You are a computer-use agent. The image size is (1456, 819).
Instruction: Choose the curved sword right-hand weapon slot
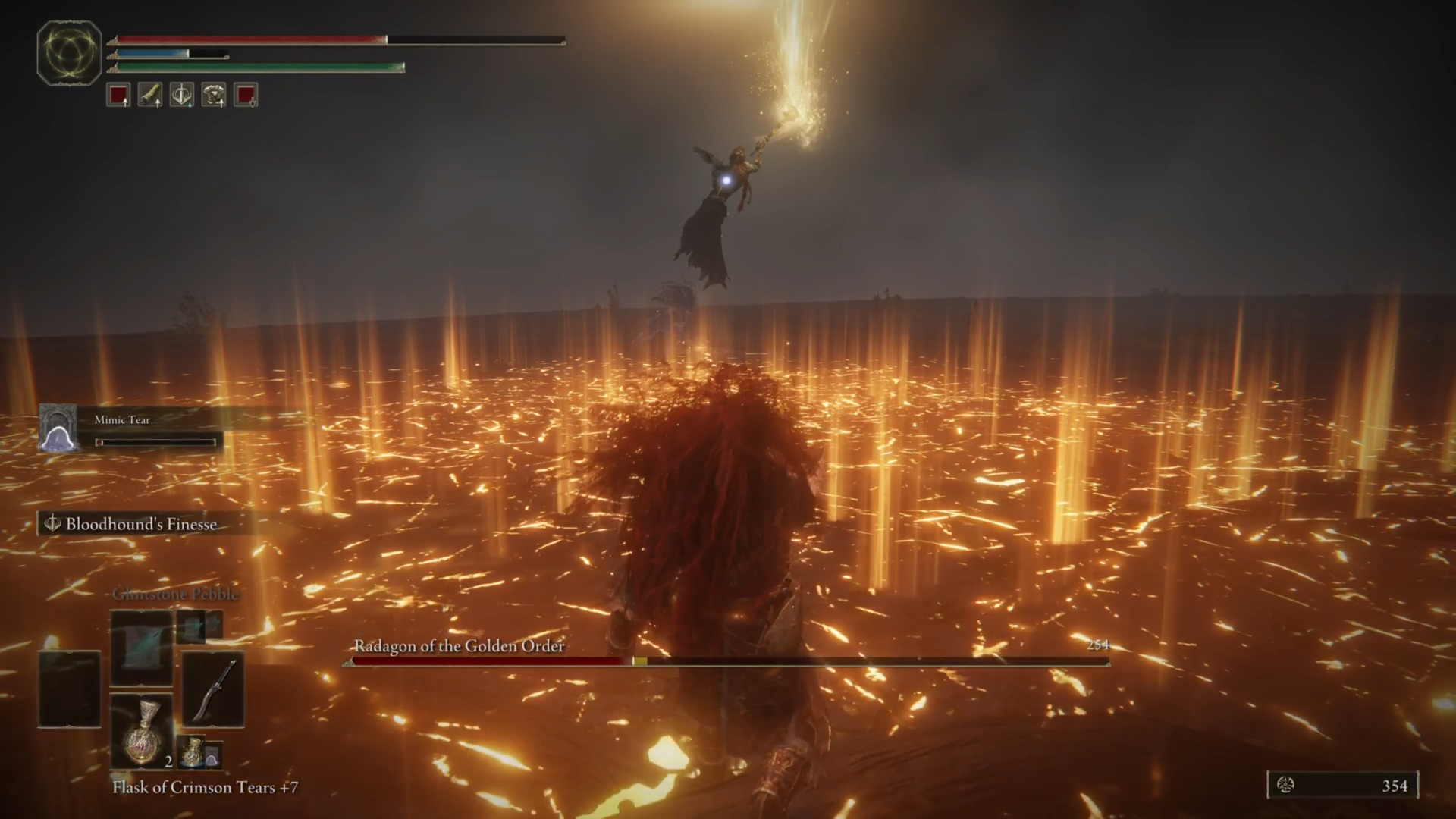213,689
